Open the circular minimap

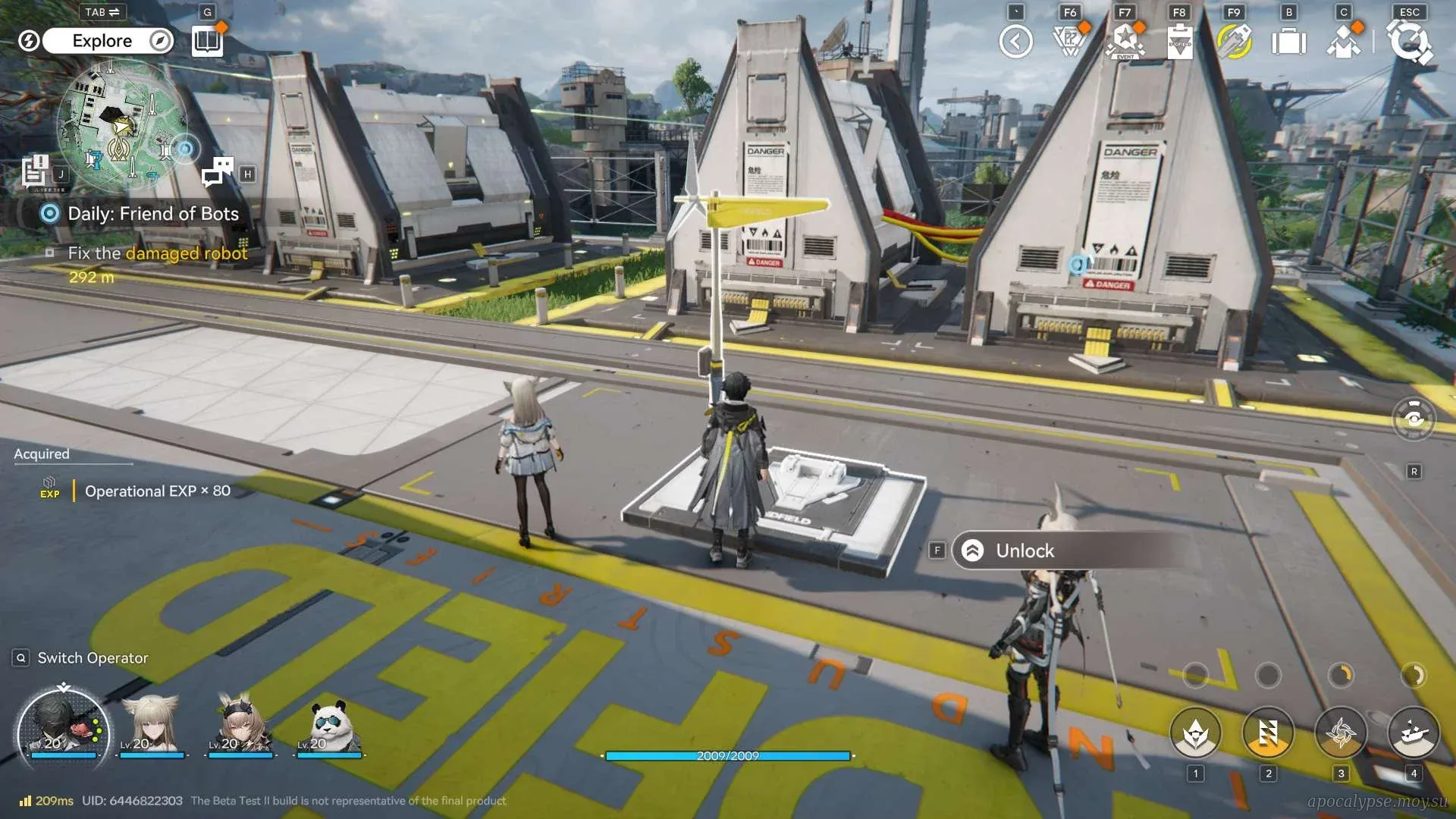[x=121, y=124]
